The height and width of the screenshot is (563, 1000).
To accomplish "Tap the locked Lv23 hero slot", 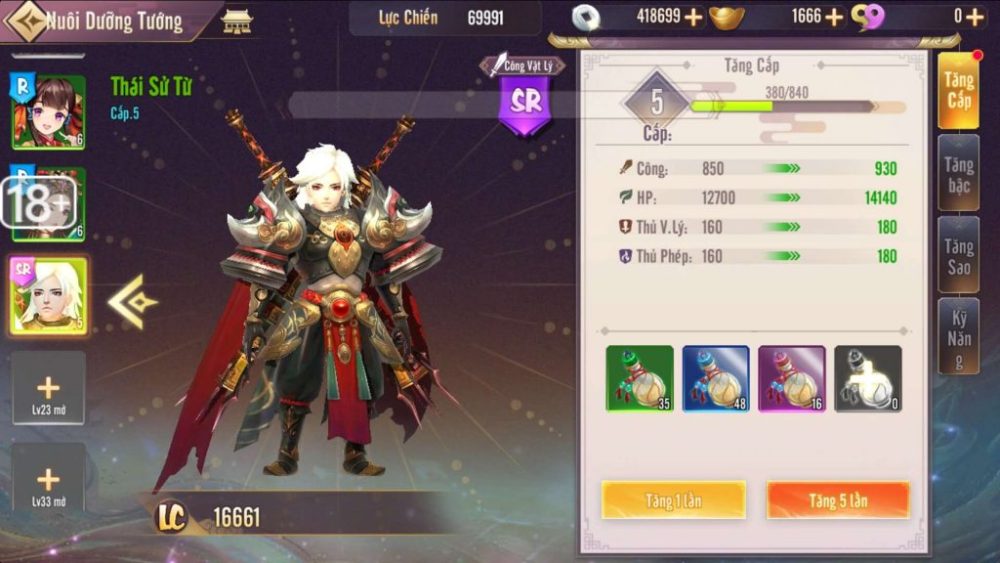I will (x=48, y=388).
